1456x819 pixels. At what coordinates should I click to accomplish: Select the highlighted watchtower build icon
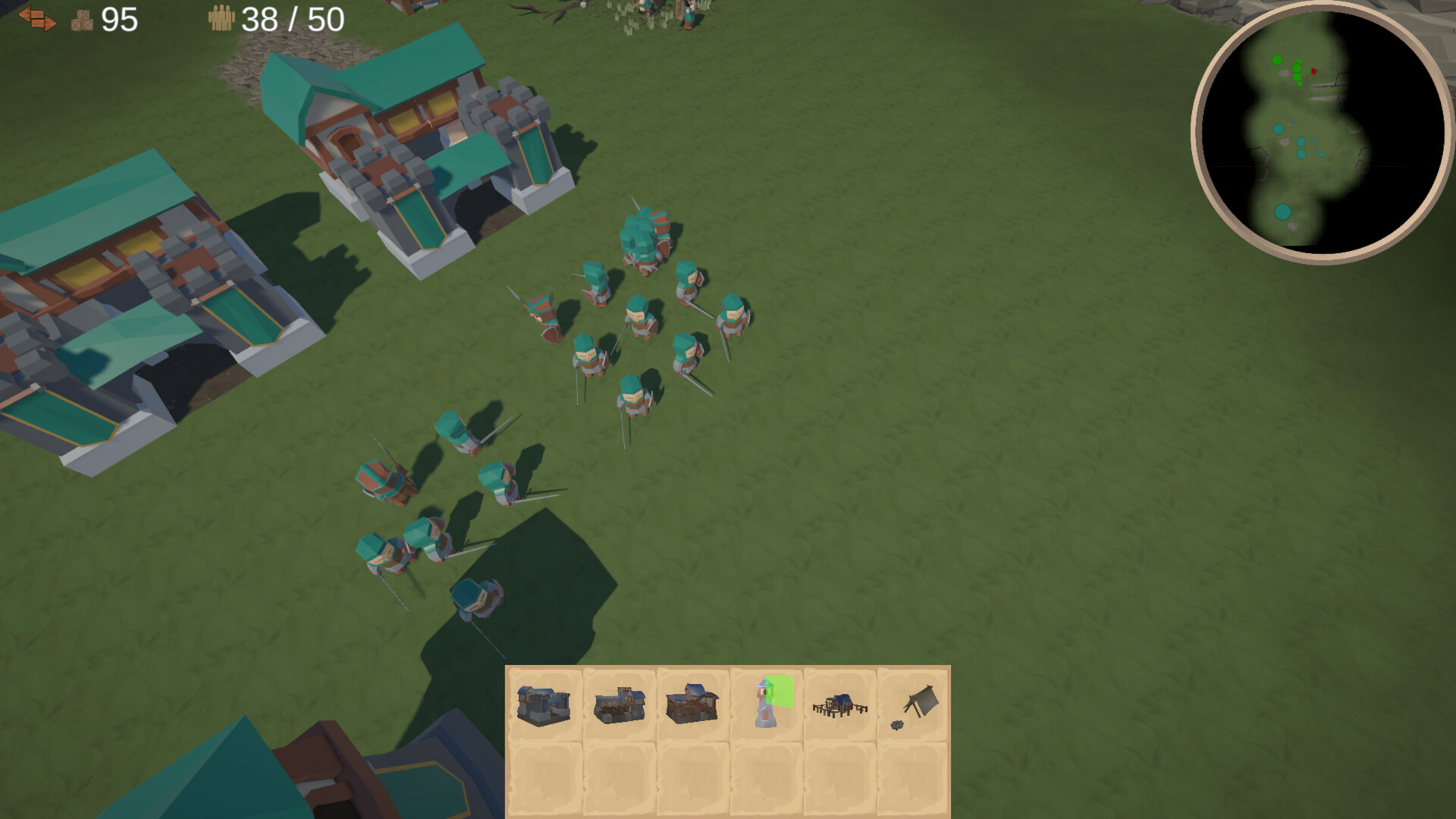tap(764, 705)
